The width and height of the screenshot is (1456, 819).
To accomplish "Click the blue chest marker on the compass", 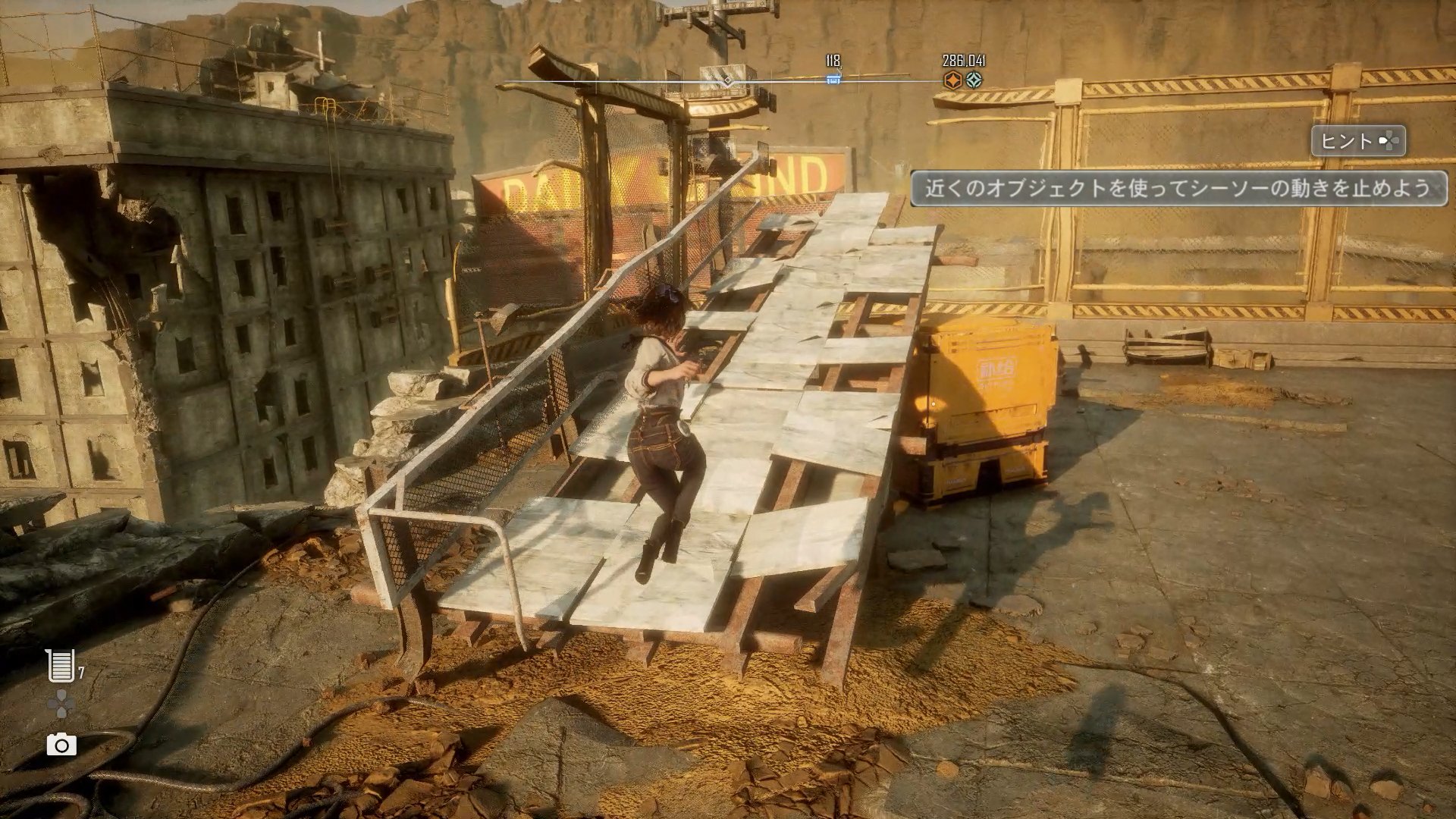I will pos(833,79).
